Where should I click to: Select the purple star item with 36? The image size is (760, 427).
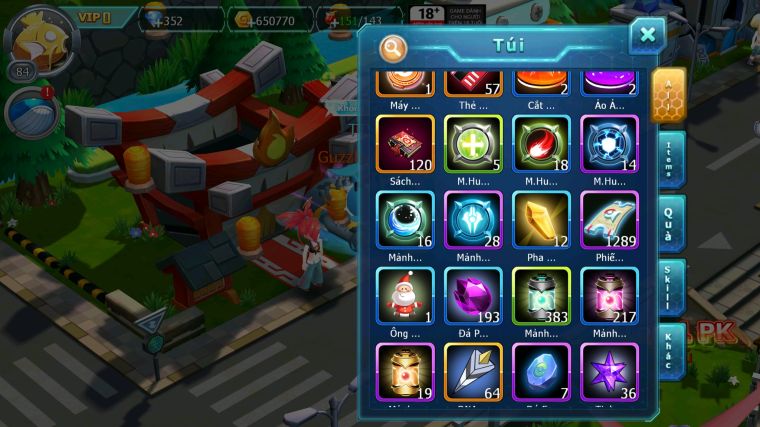click(609, 371)
